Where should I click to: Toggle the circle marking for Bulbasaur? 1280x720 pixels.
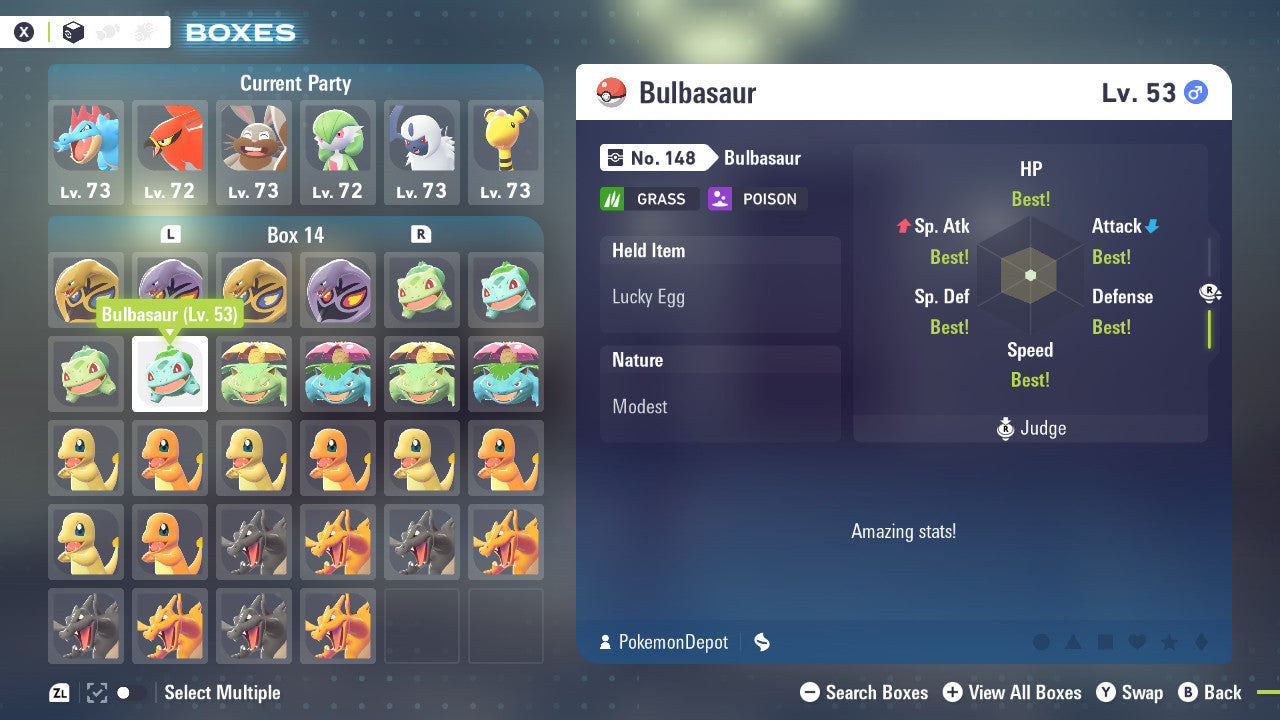[x=1041, y=642]
